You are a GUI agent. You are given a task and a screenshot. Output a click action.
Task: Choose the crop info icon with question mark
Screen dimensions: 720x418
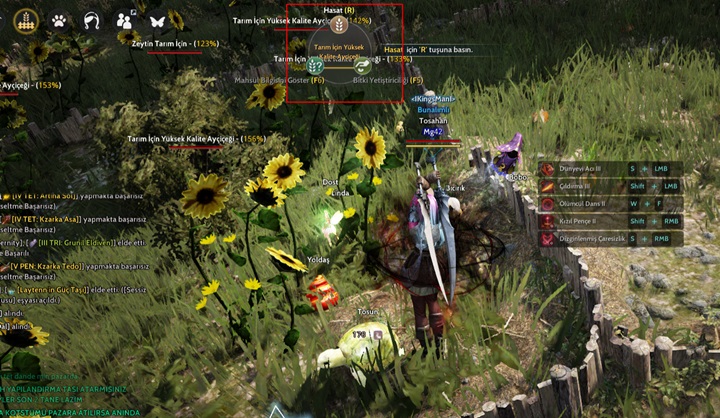(315, 65)
